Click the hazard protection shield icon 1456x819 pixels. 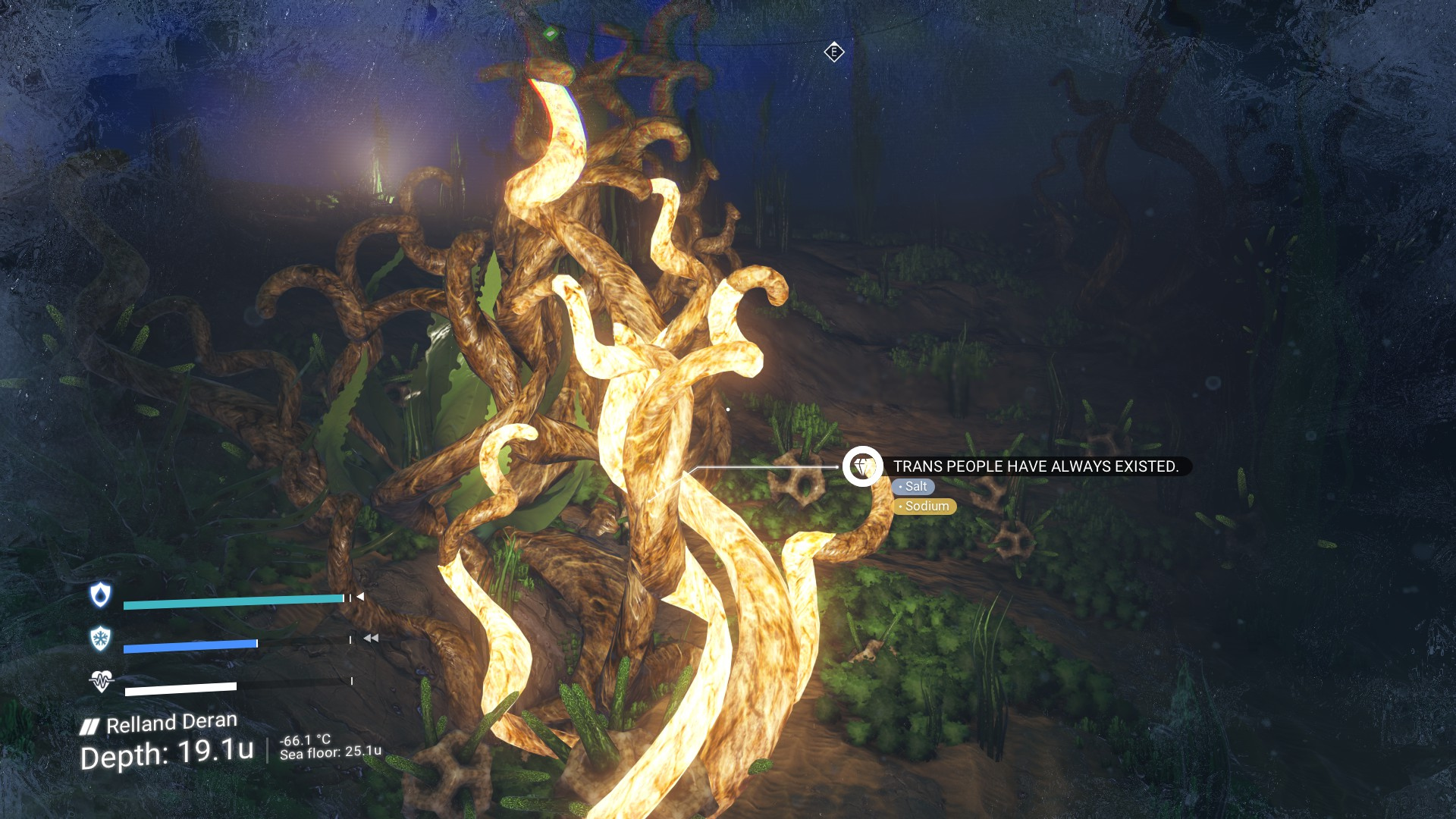pos(100,595)
